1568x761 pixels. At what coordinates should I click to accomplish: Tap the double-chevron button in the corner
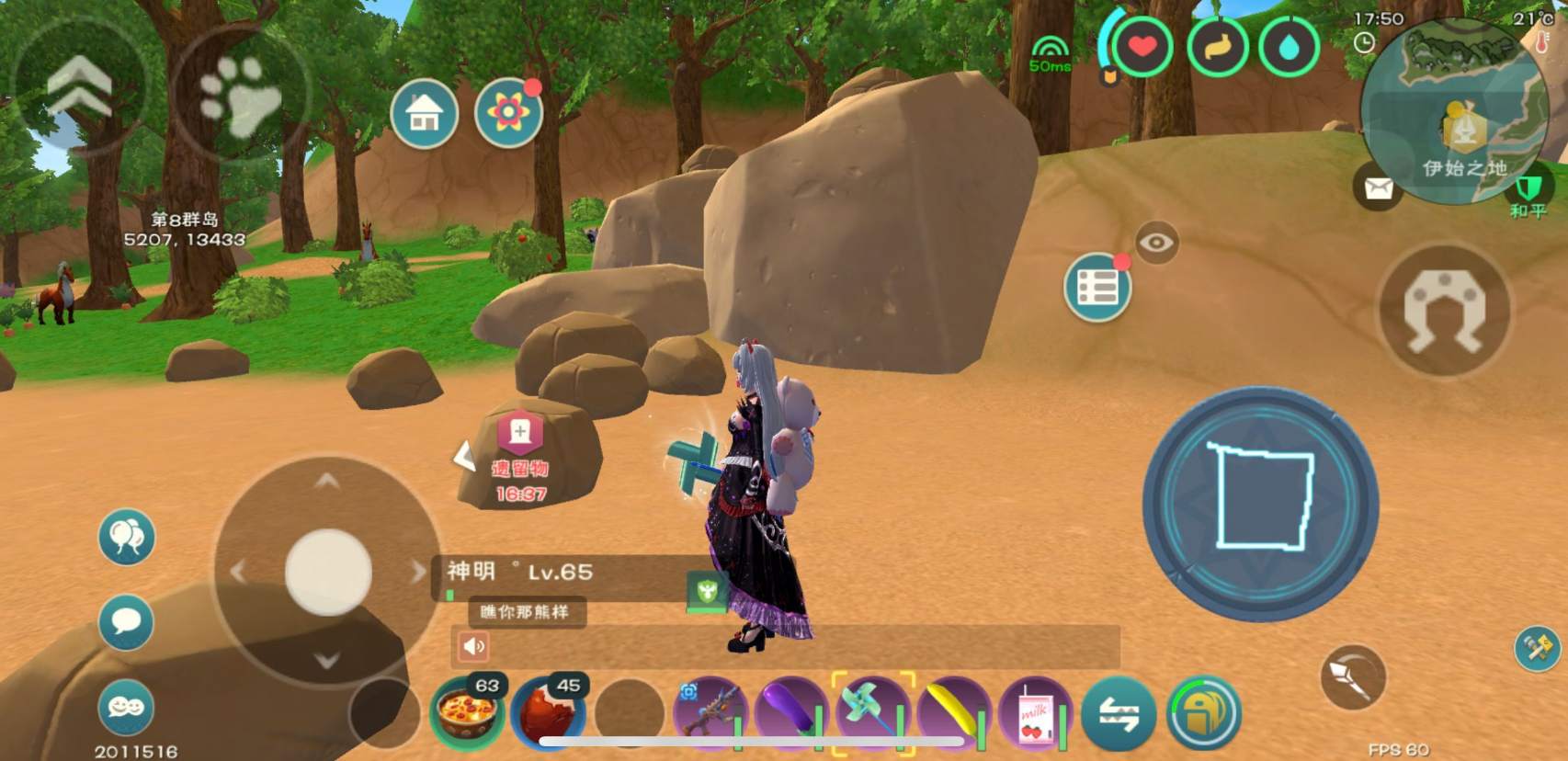click(79, 85)
